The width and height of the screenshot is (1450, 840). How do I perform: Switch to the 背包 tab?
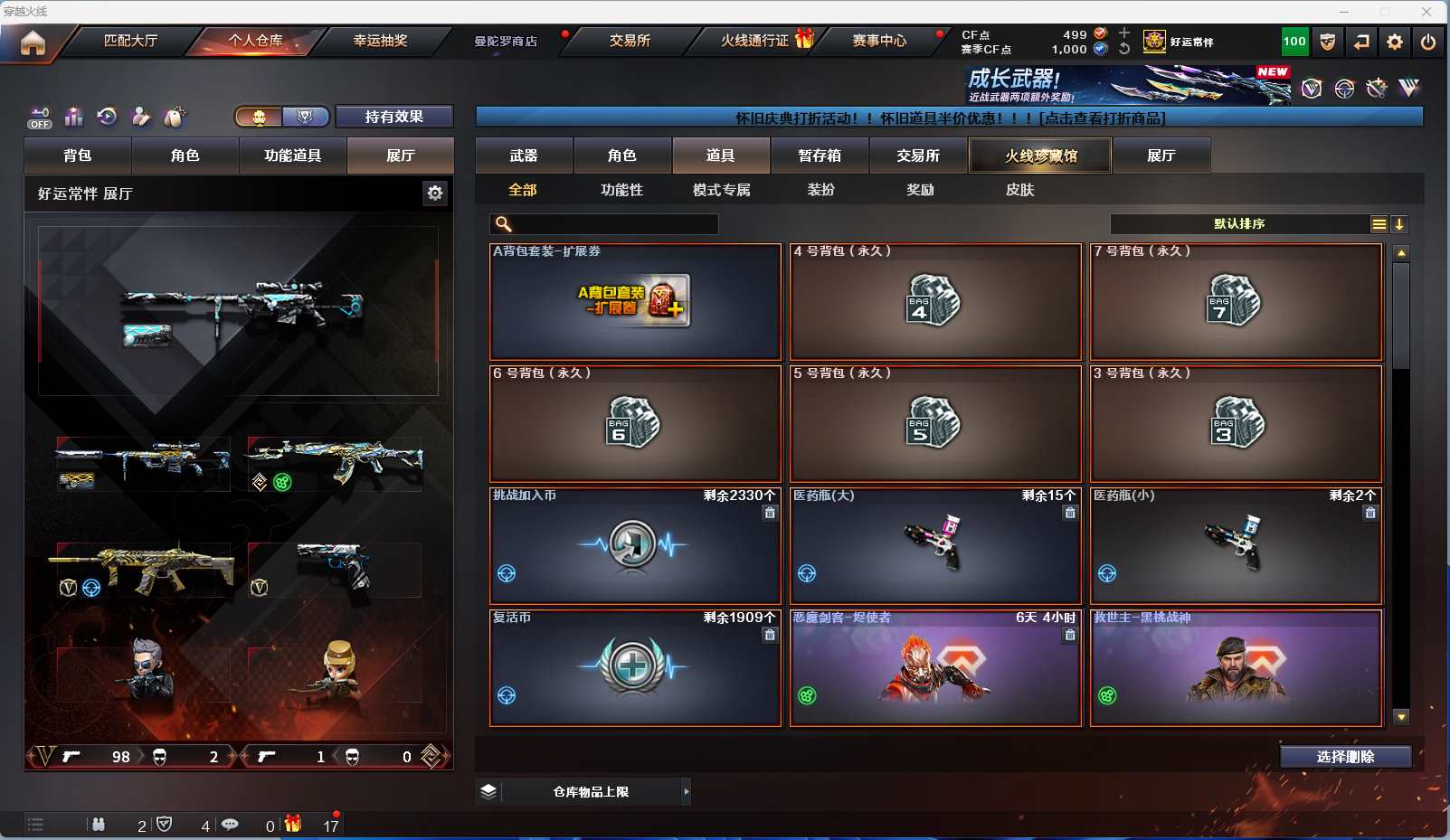[x=78, y=156]
